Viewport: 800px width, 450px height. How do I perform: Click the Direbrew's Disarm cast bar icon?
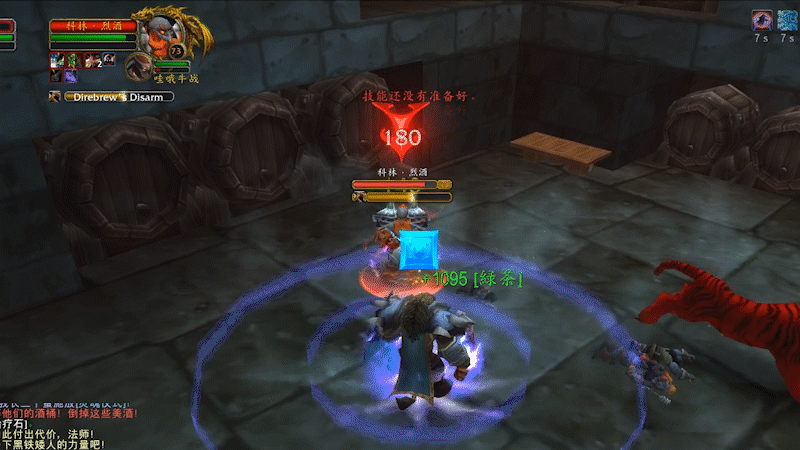tap(56, 97)
